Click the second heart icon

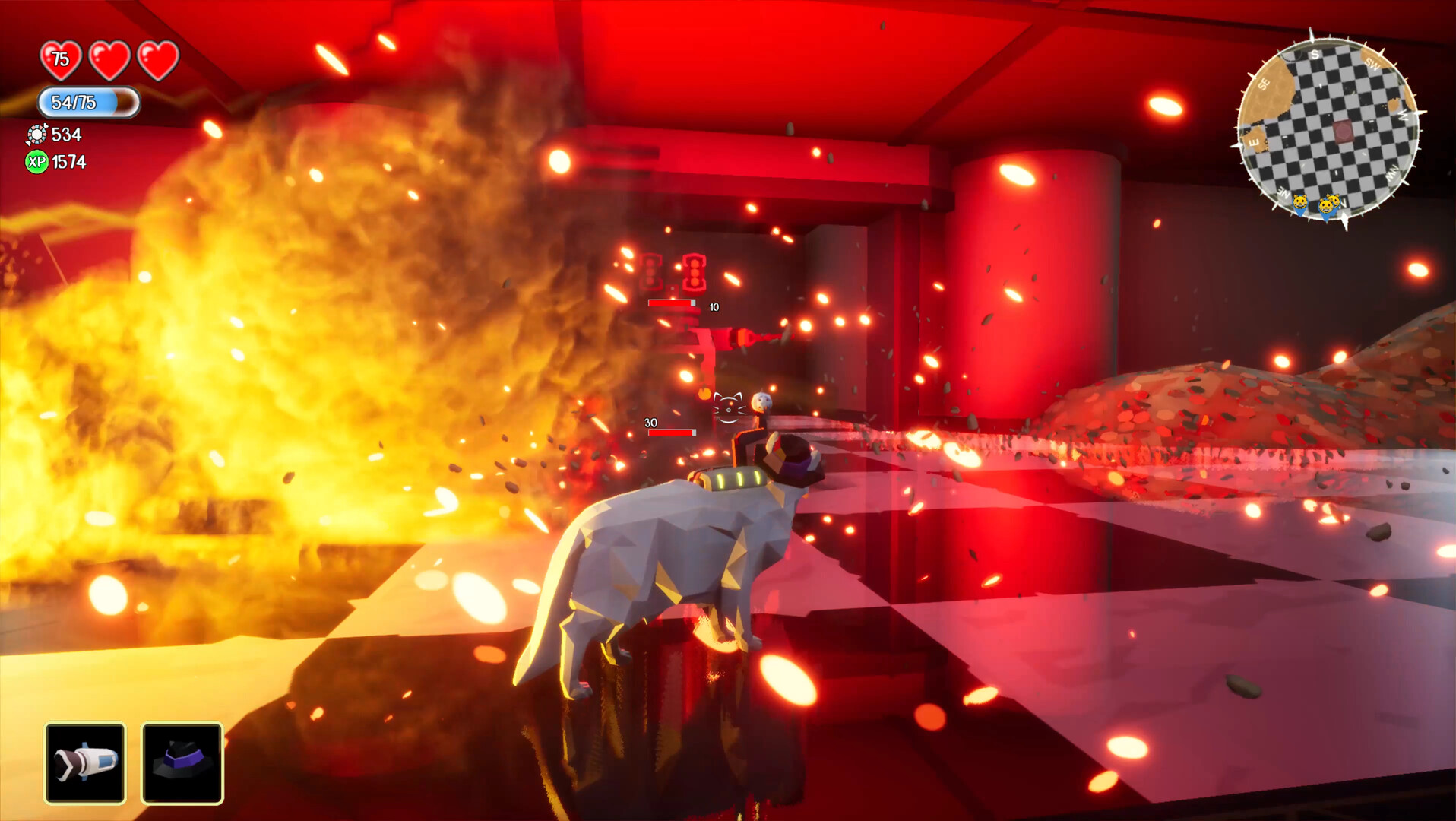click(x=109, y=57)
